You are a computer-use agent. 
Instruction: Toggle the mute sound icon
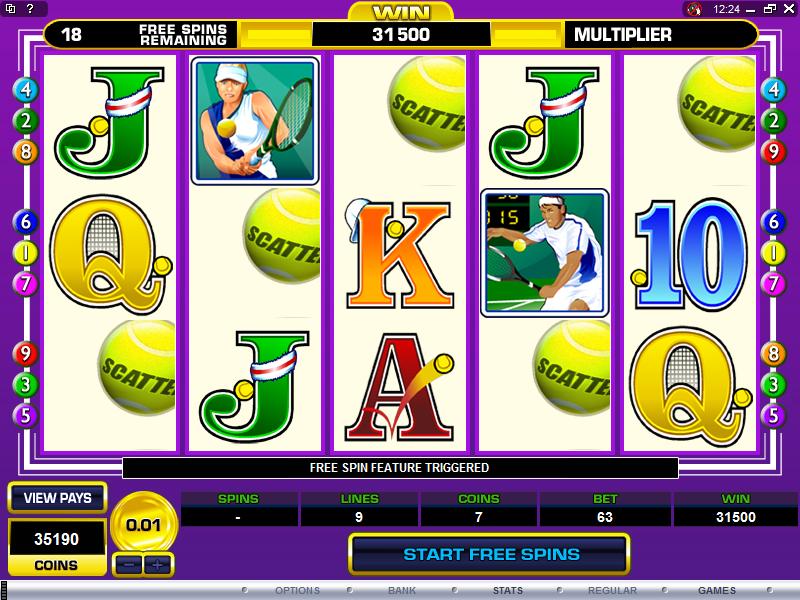(x=695, y=9)
